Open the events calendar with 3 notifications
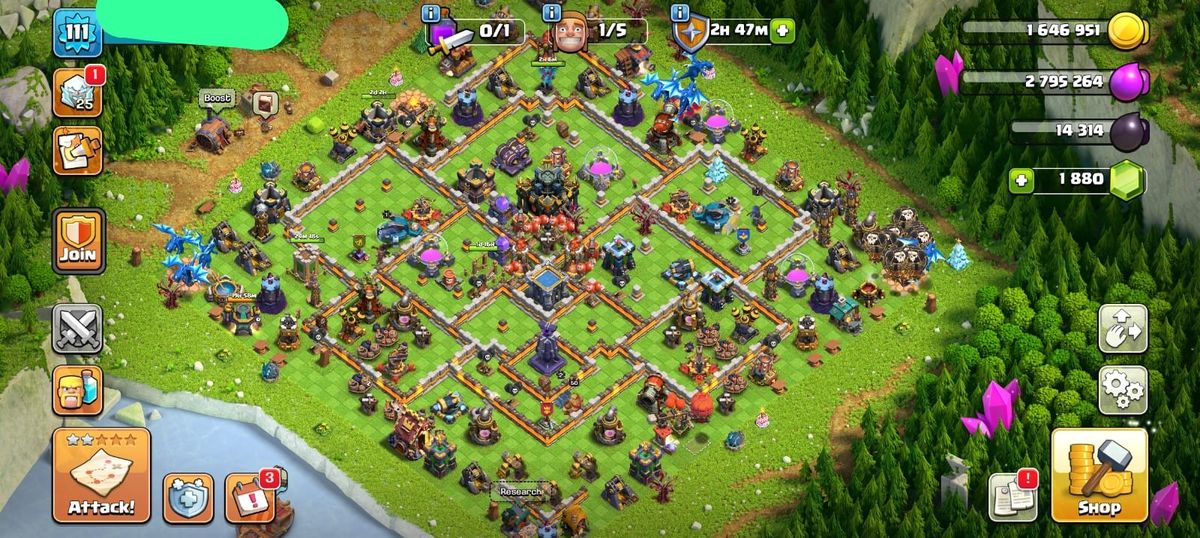Viewport: 1200px width, 538px height. pyautogui.click(x=249, y=497)
